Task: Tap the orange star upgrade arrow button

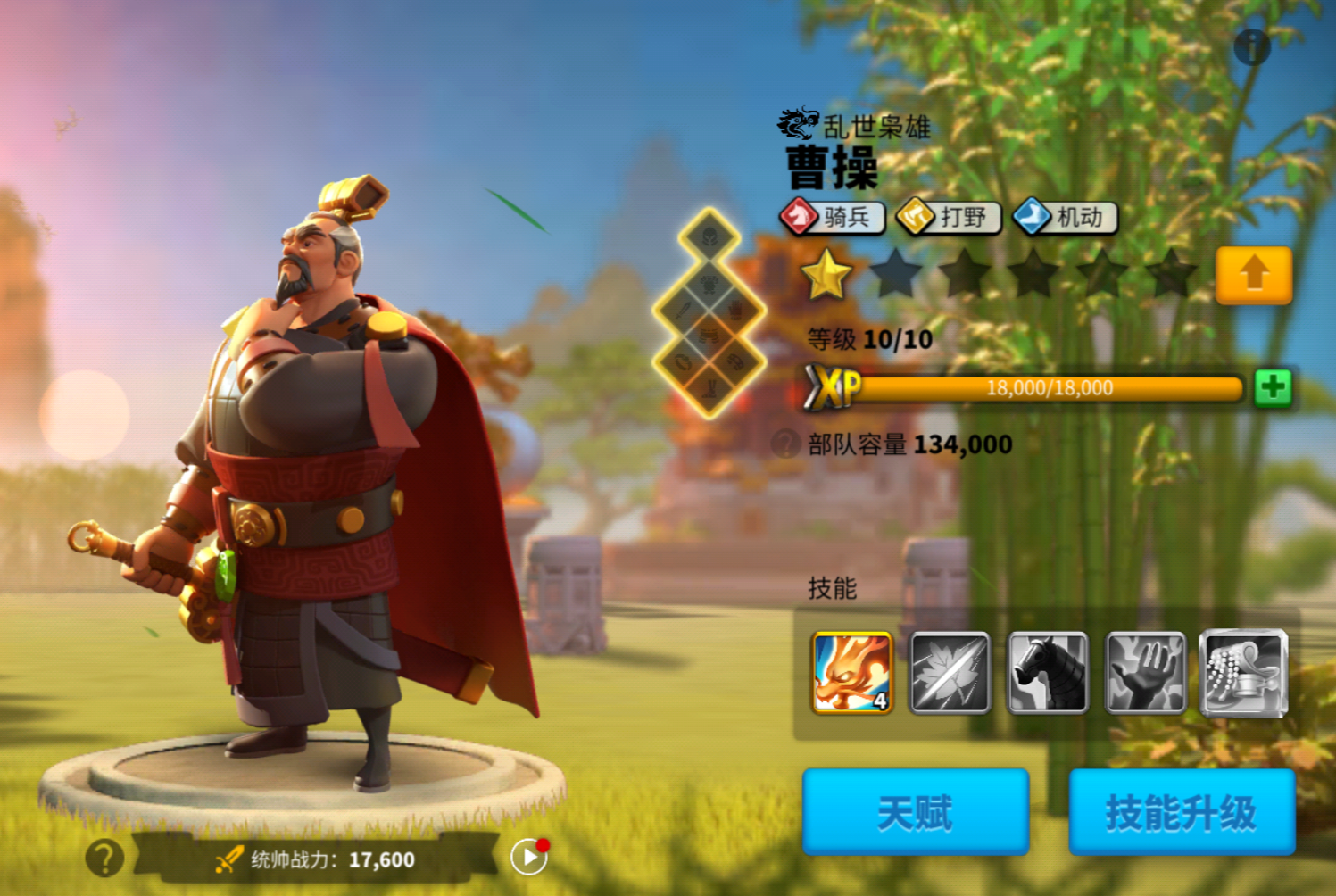Action: click(x=1253, y=275)
